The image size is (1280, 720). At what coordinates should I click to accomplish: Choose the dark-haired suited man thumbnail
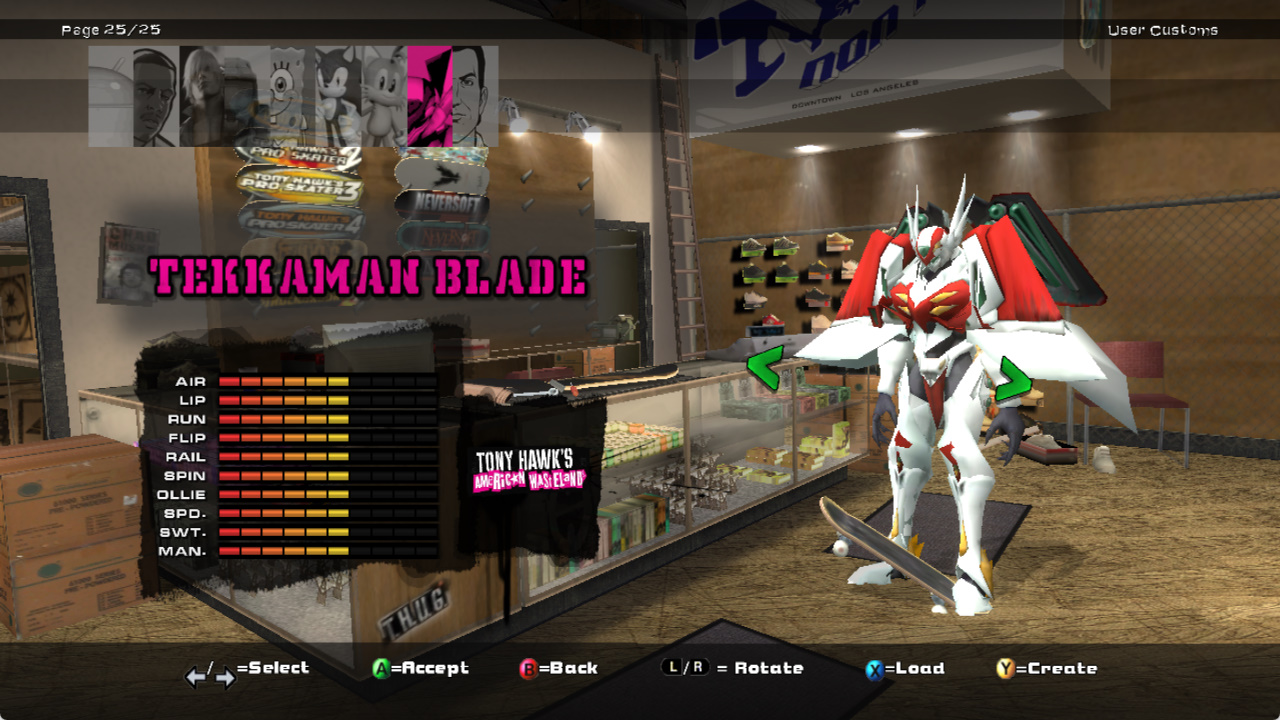click(x=474, y=96)
